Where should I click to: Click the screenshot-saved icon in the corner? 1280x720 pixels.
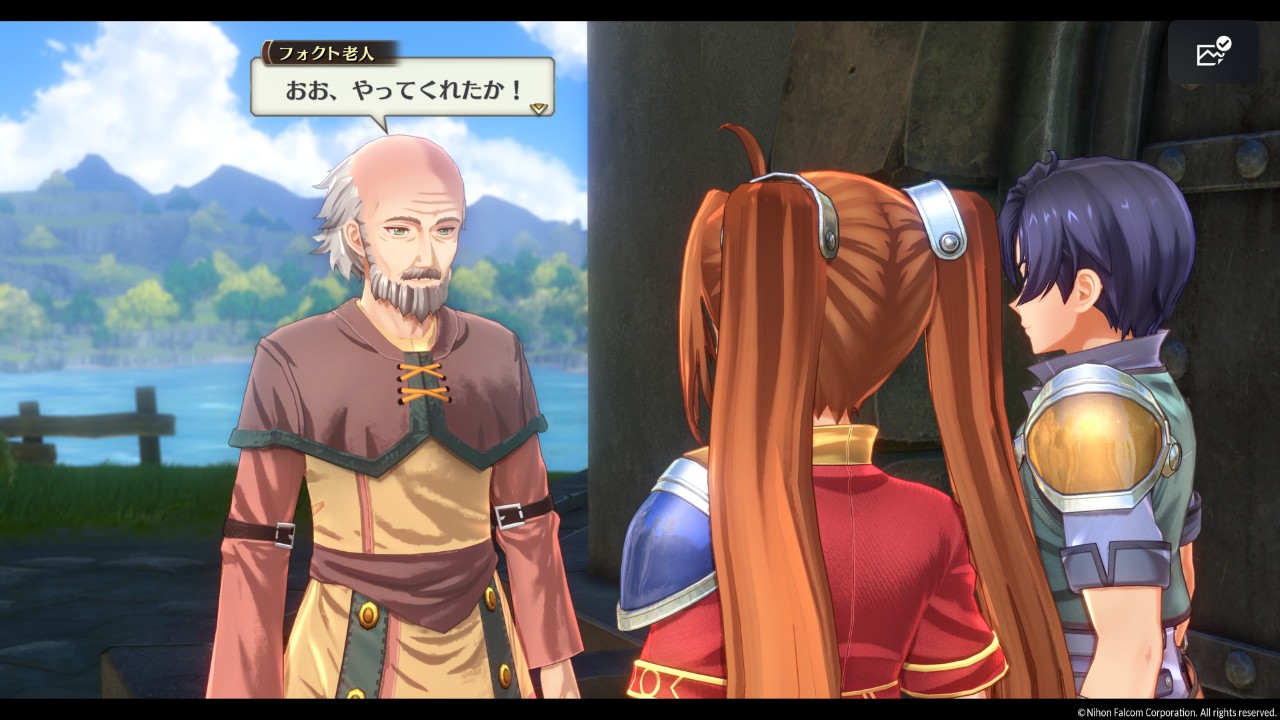(1213, 52)
